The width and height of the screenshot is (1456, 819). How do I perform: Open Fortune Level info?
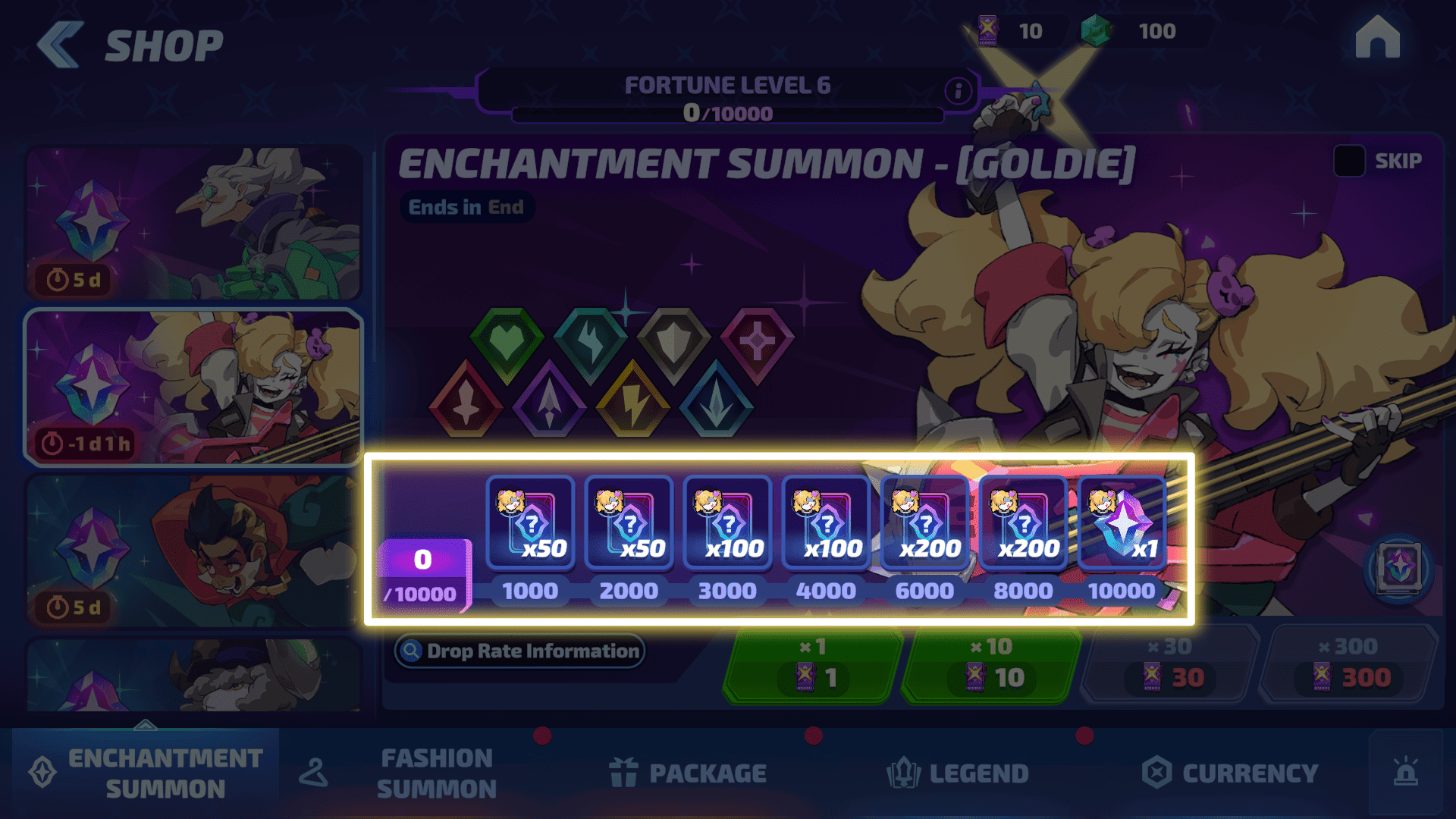(x=958, y=91)
